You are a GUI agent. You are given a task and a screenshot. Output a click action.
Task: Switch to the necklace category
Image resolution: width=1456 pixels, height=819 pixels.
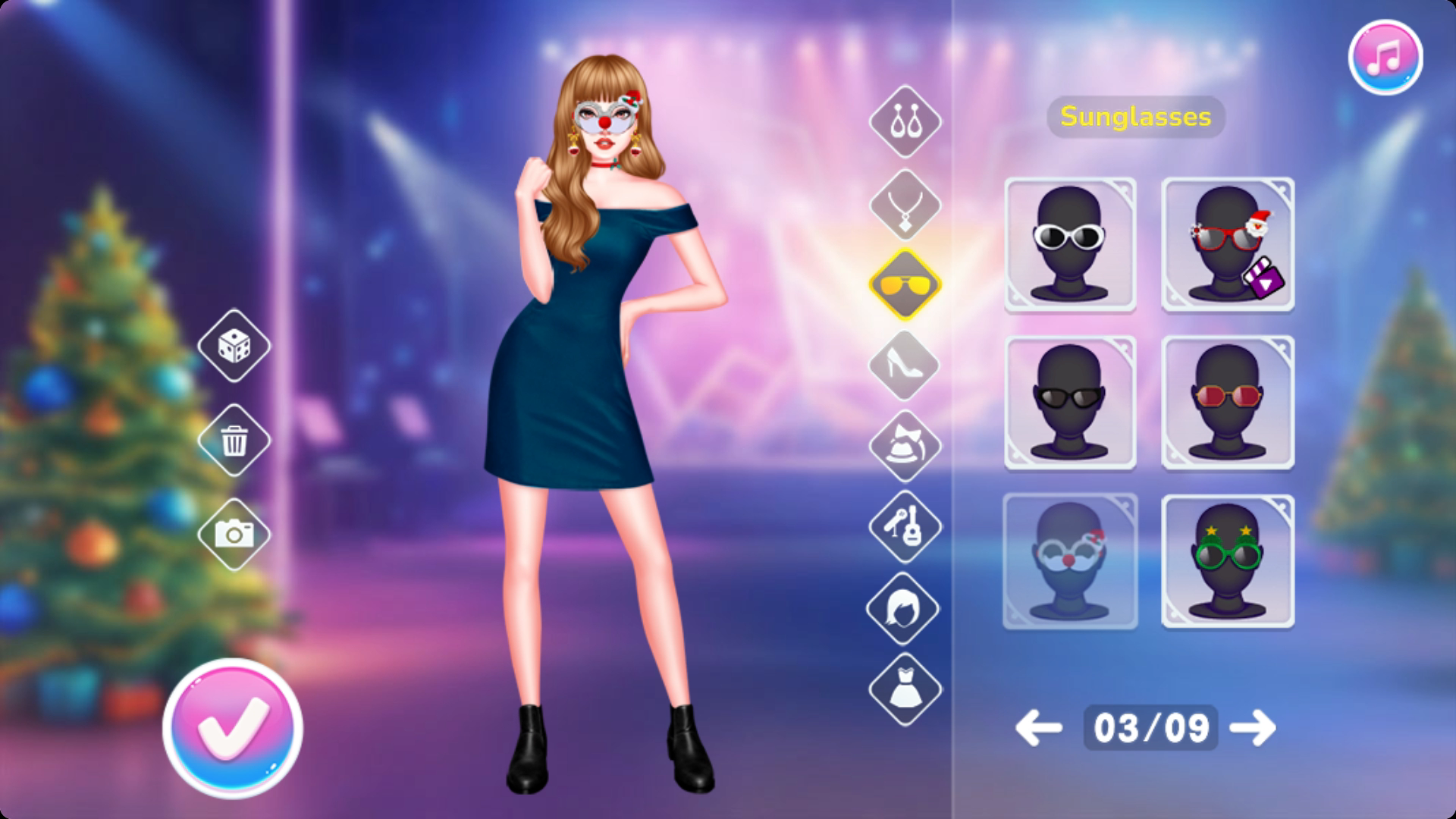(904, 205)
